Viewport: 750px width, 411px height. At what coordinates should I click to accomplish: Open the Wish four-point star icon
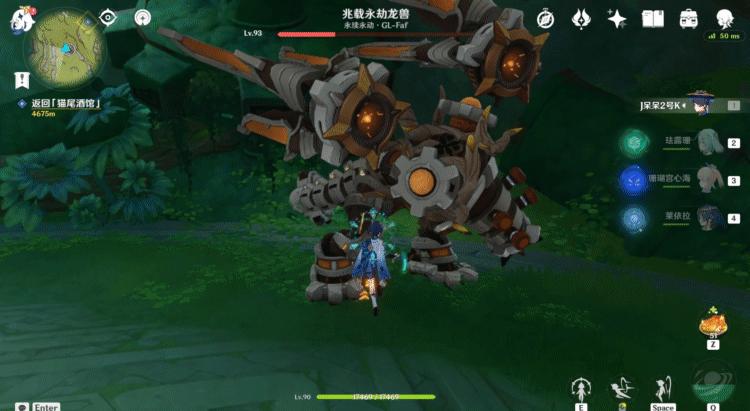point(617,19)
